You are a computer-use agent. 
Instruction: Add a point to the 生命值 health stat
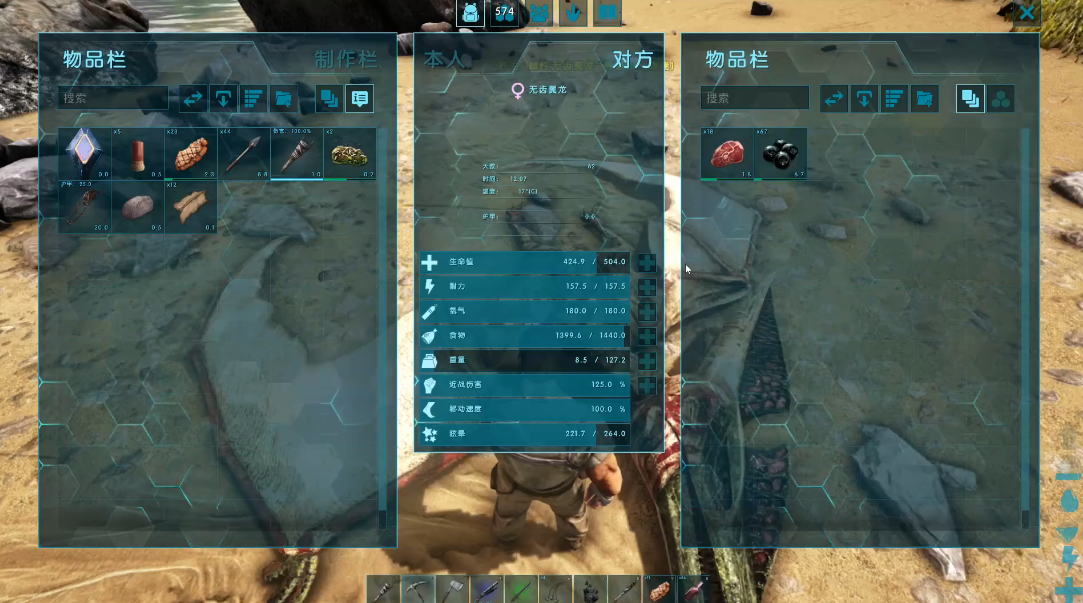tap(647, 263)
